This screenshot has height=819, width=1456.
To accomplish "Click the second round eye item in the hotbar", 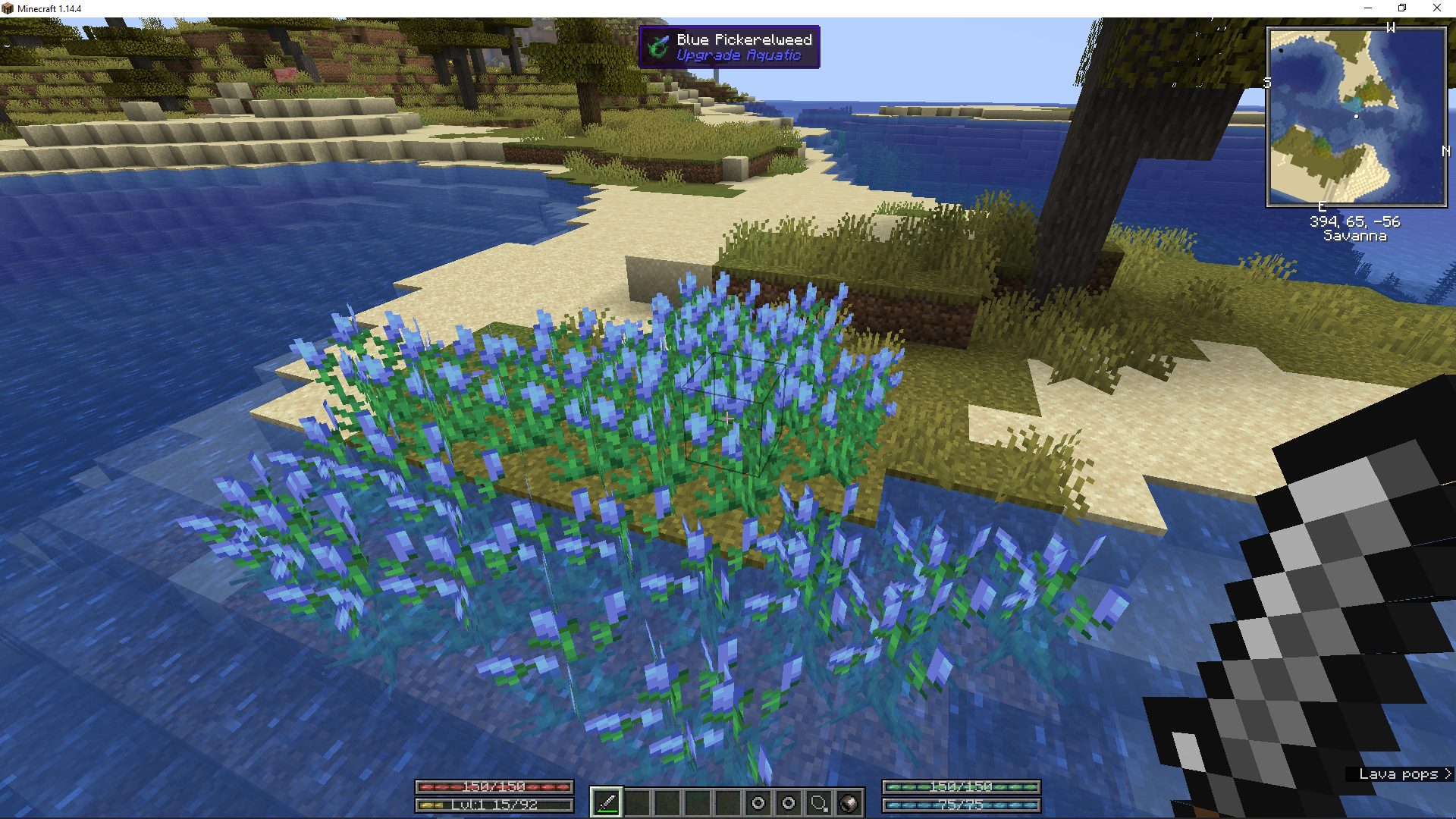I will pos(788,801).
